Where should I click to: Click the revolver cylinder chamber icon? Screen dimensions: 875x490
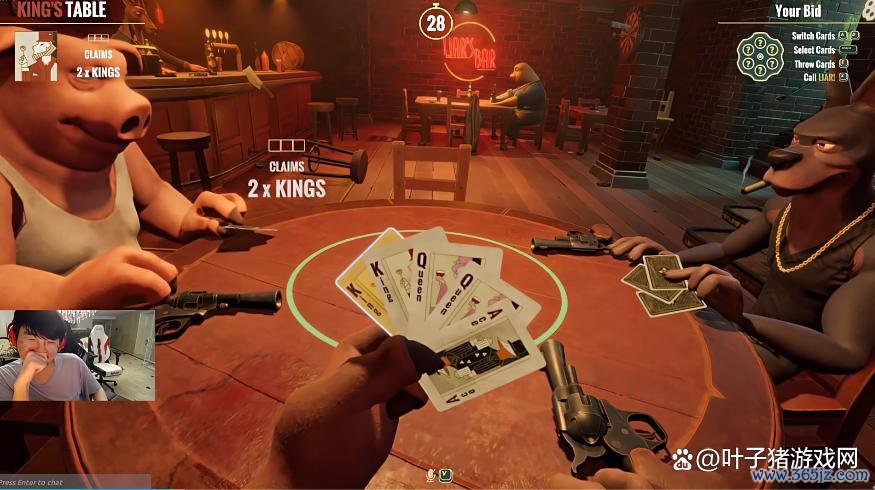pyautogui.click(x=759, y=56)
